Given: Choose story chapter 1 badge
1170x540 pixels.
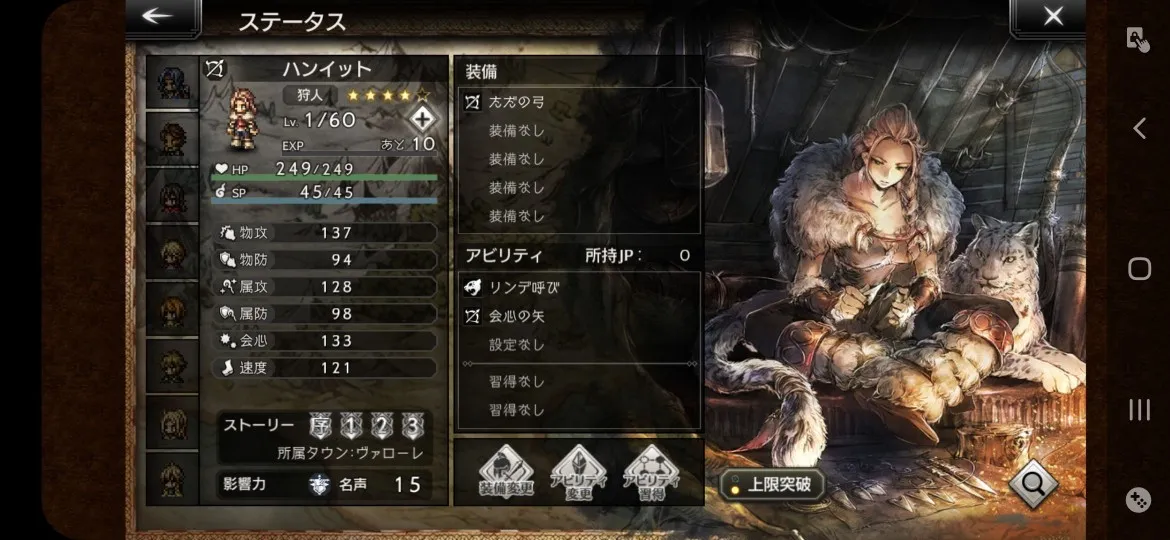Looking at the screenshot, I should point(351,425).
